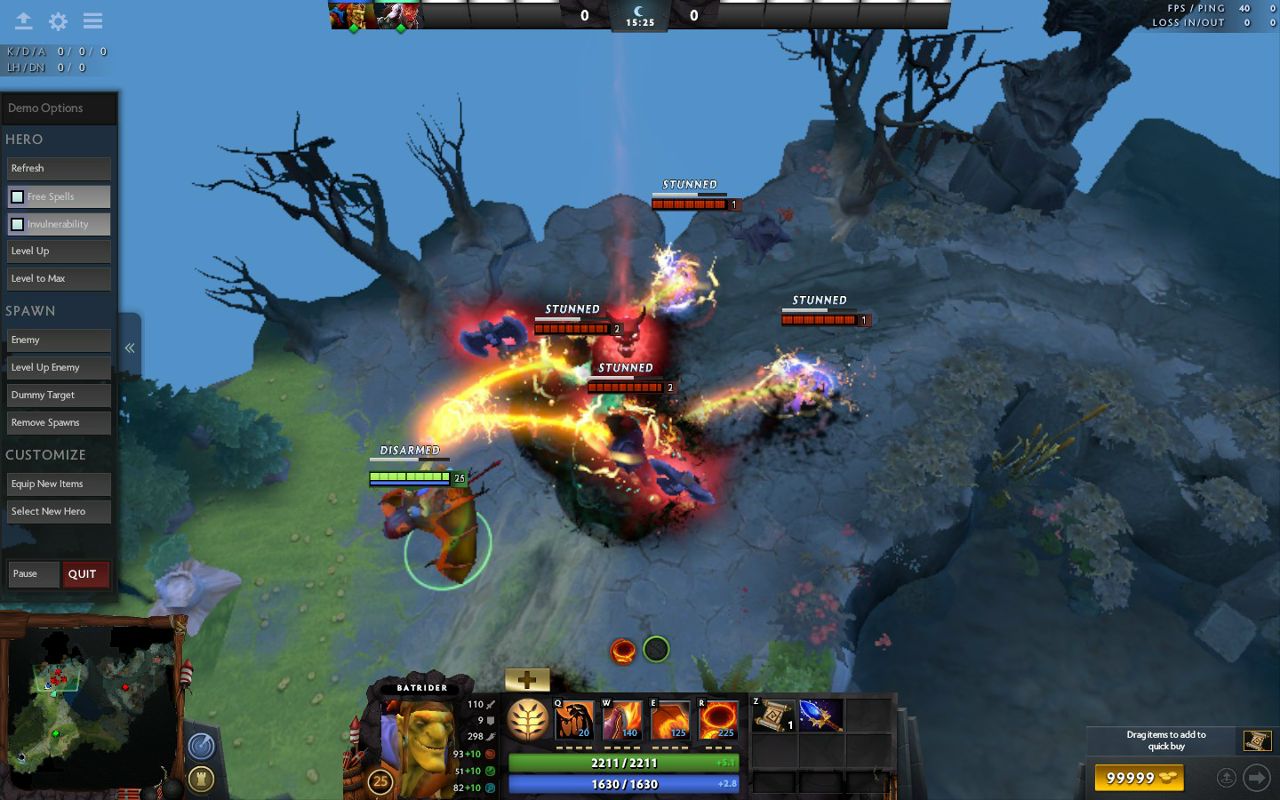This screenshot has width=1280, height=800.
Task: Spawn a Dummy Target
Action: 58,395
